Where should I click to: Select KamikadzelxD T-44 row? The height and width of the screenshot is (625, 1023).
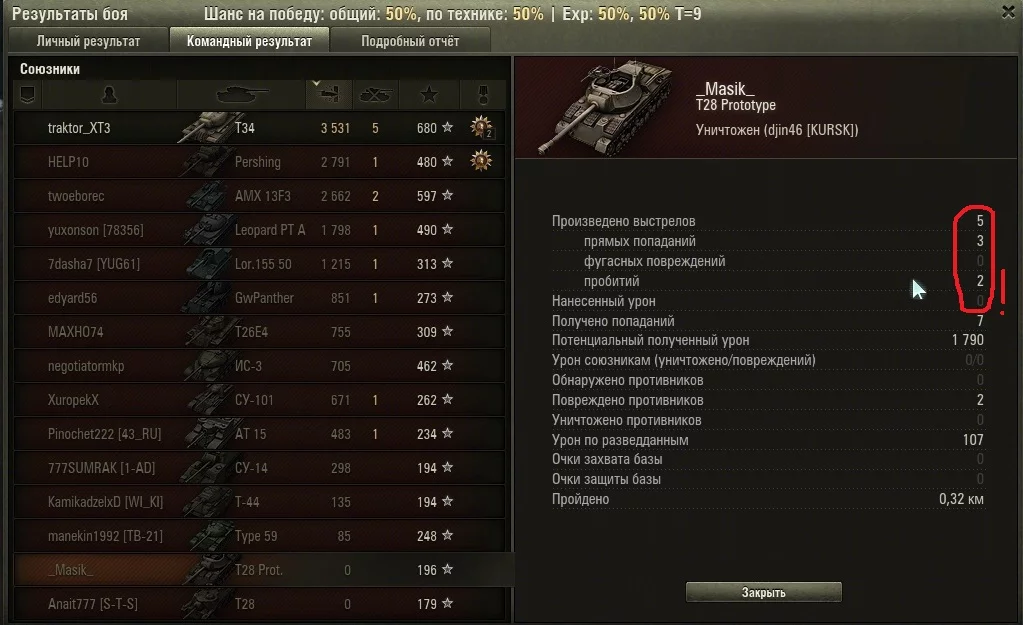pyautogui.click(x=260, y=502)
